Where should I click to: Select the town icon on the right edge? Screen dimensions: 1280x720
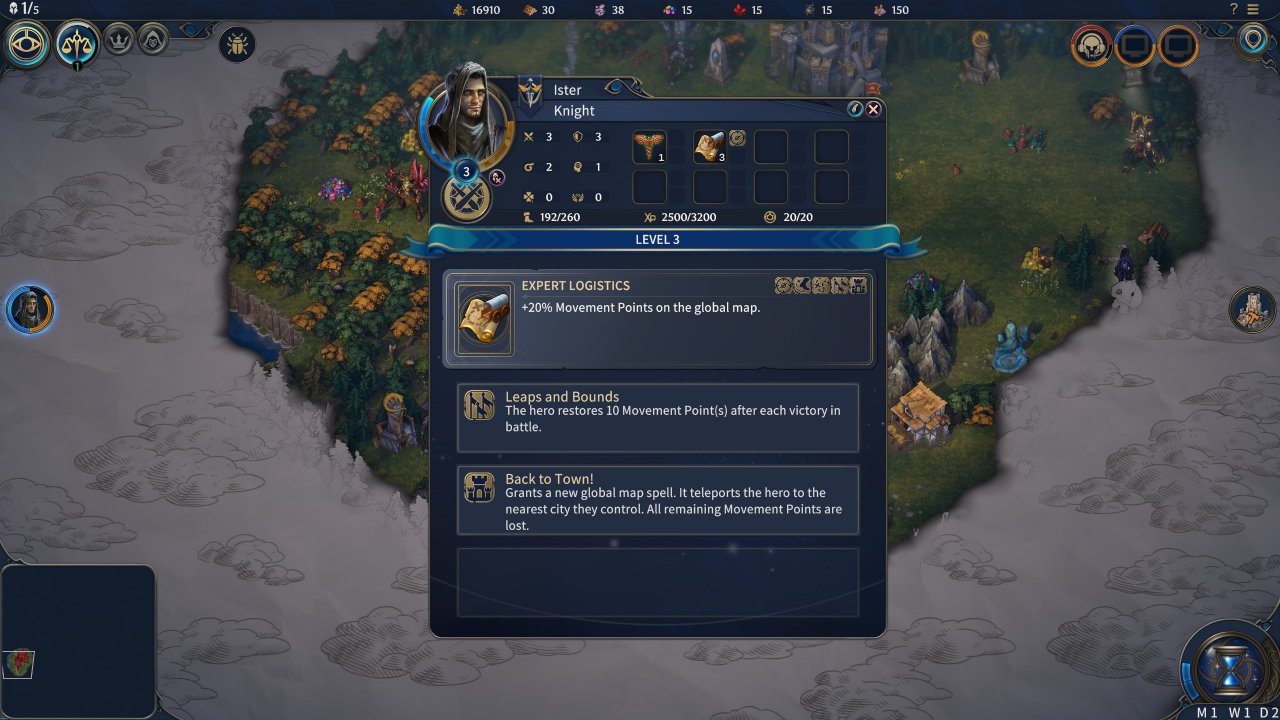1252,309
